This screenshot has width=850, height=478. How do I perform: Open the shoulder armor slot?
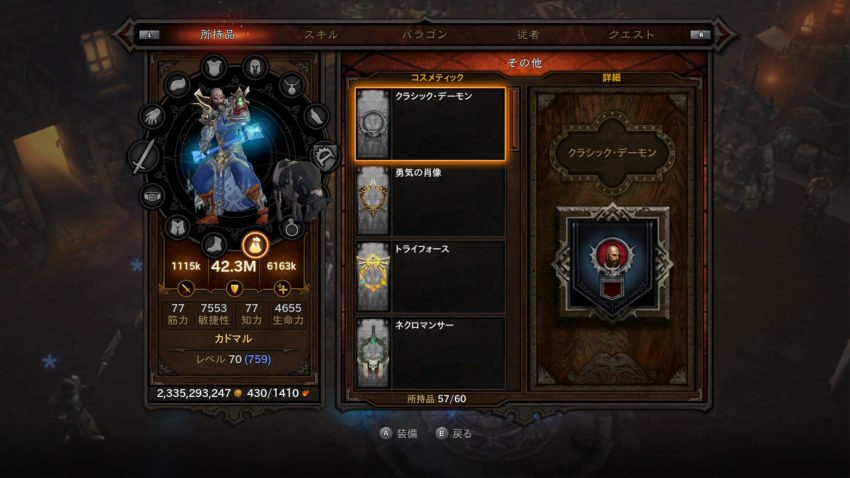177,84
